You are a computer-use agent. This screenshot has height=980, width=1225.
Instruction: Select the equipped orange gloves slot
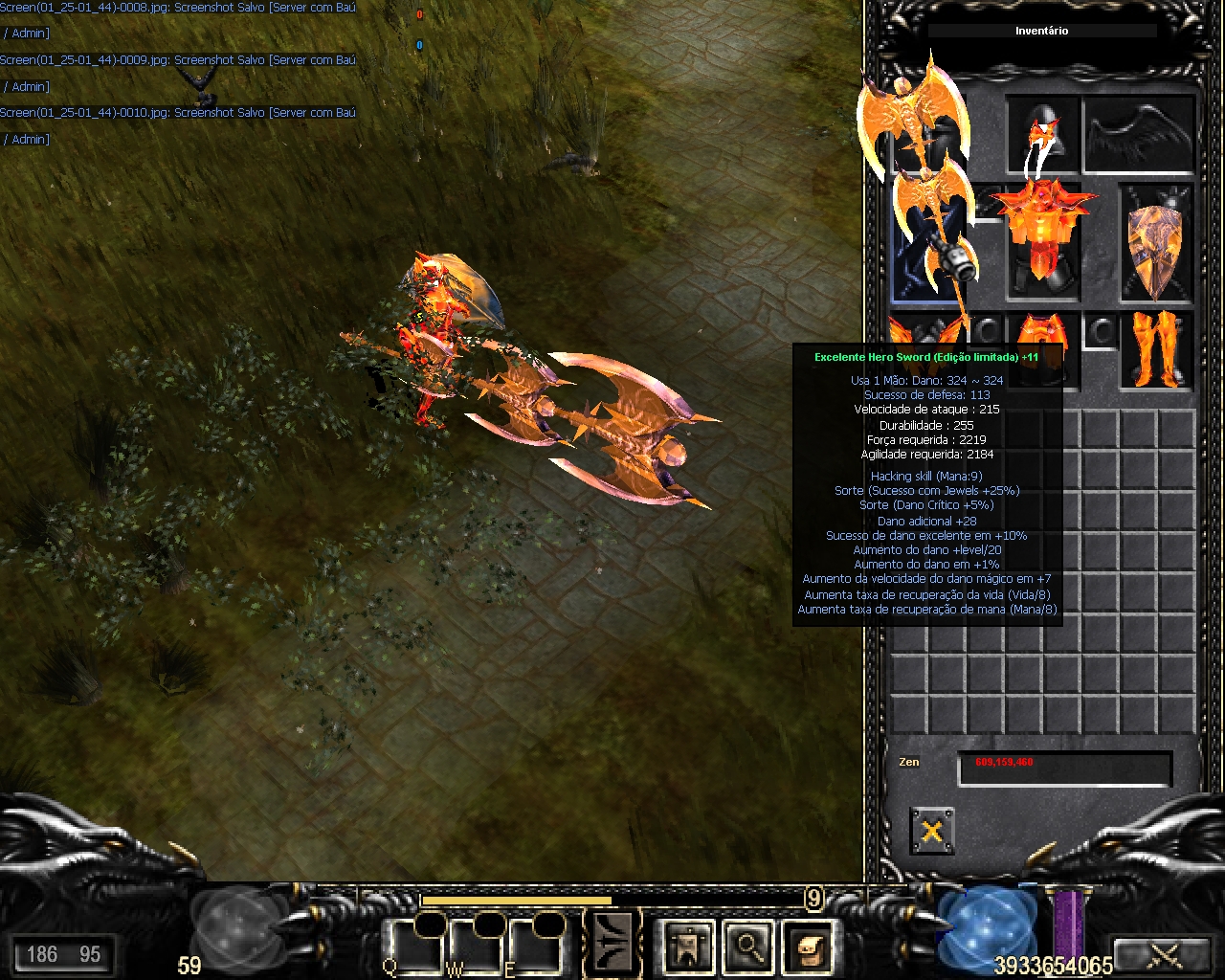pos(924,335)
